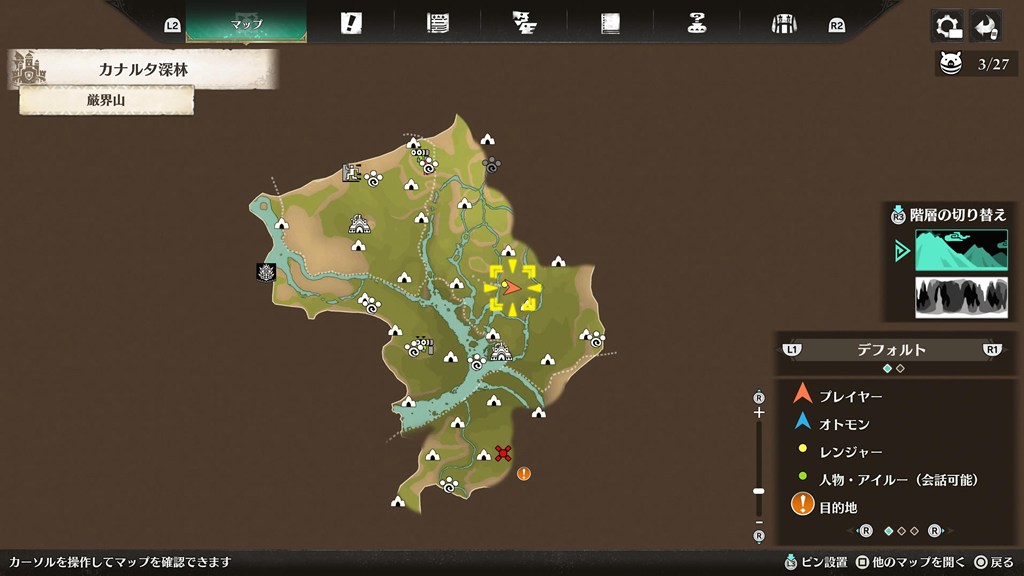The height and width of the screenshot is (576, 1024).
Task: Select the カナルタ深林 region title banner
Action: tap(143, 70)
